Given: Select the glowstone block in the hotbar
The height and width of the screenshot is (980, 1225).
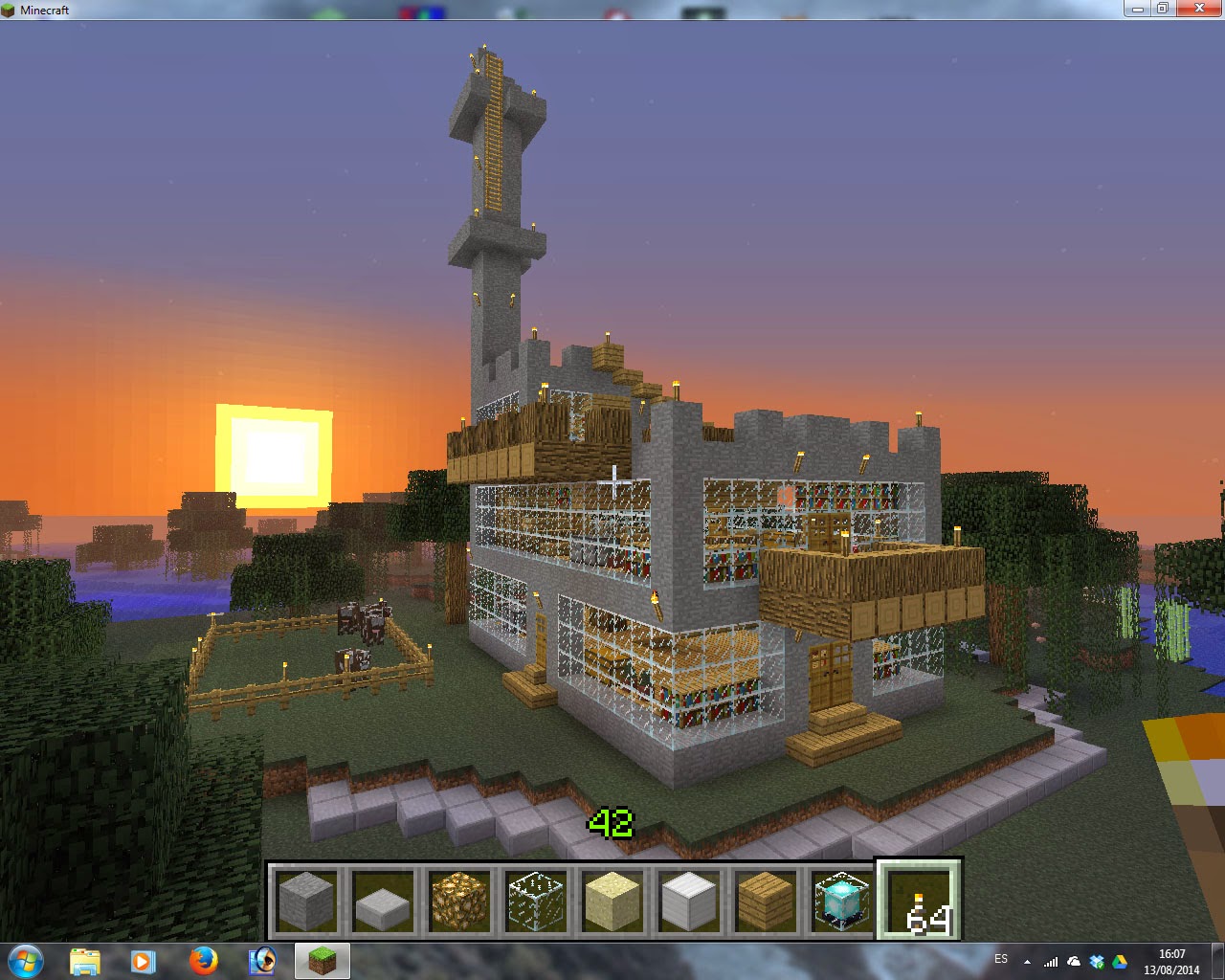Looking at the screenshot, I should [457, 900].
